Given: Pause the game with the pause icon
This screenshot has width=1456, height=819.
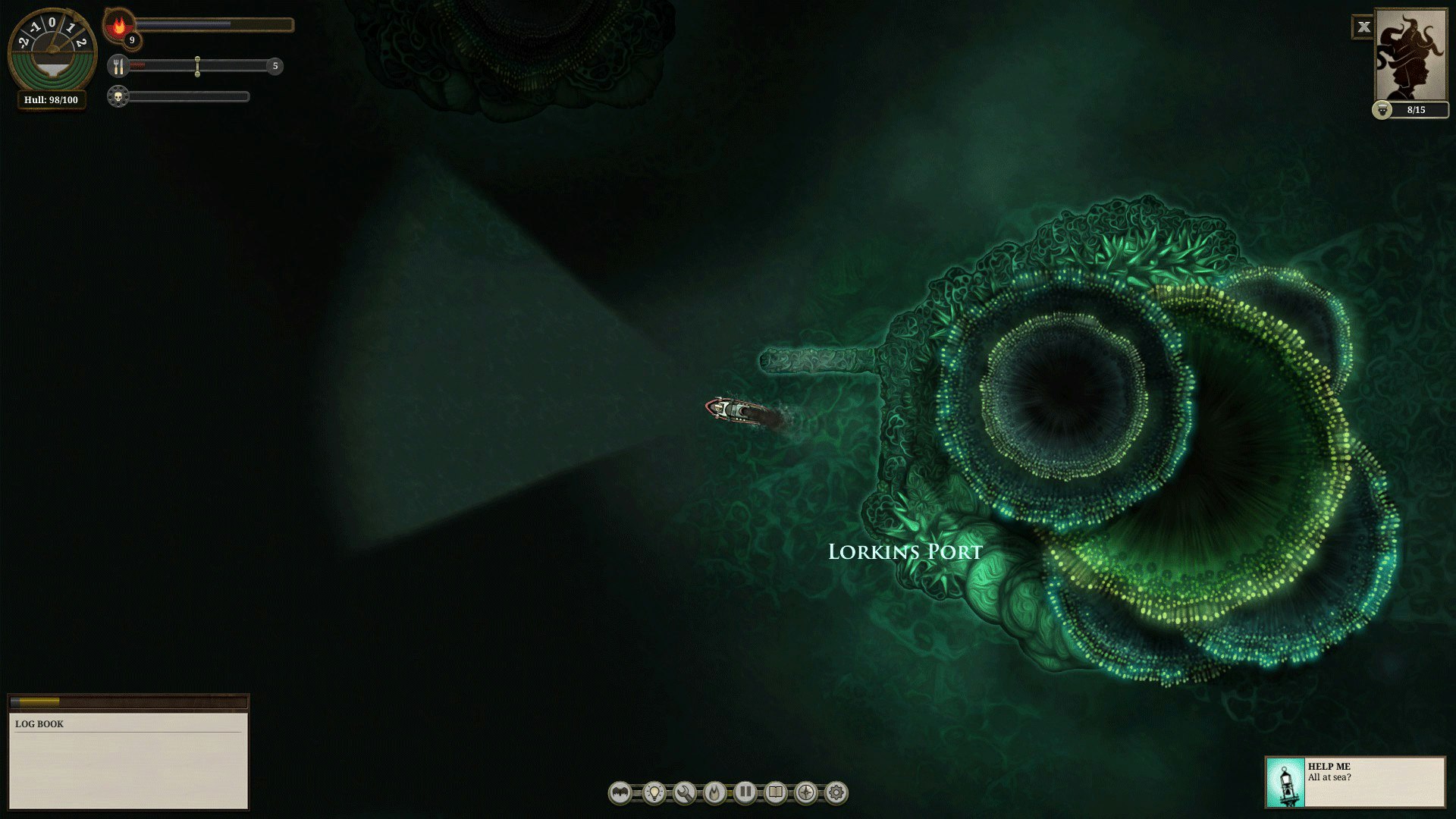Looking at the screenshot, I should [744, 793].
